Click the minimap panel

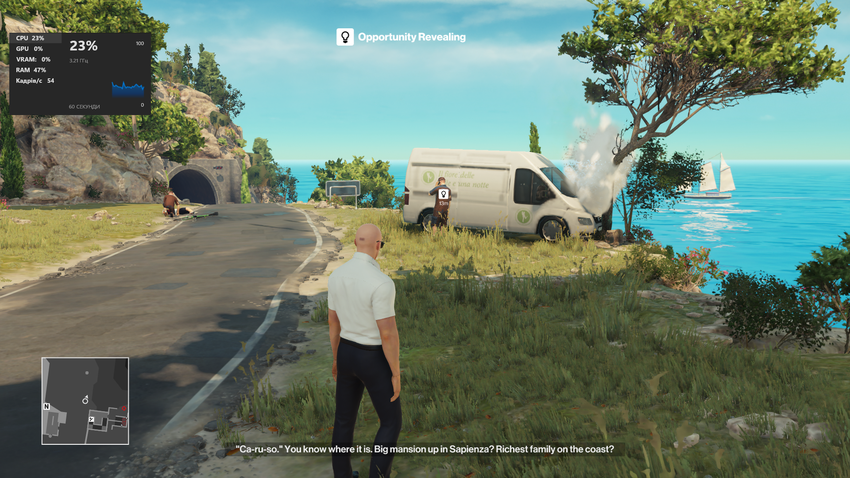click(x=85, y=400)
